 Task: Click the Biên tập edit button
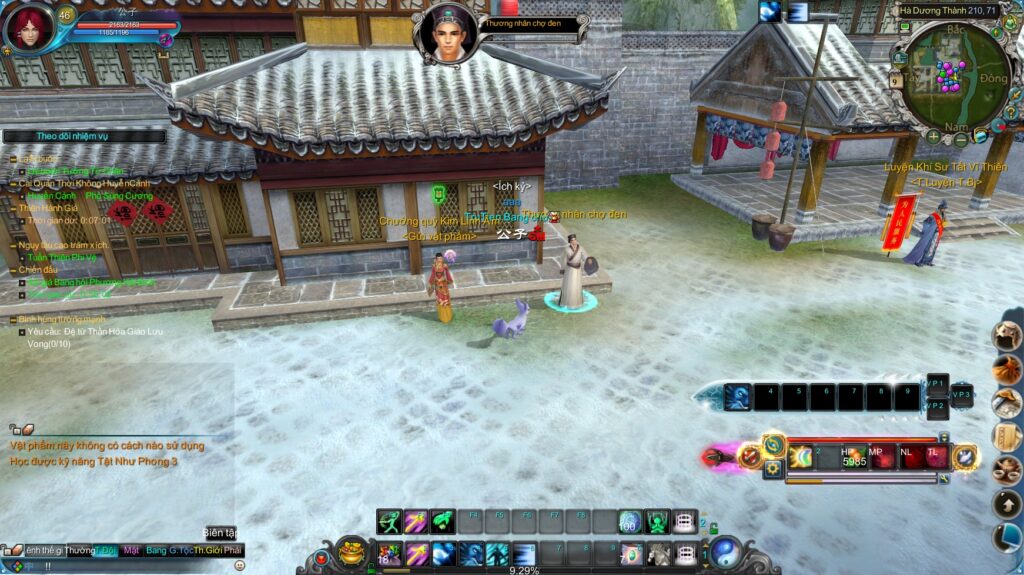tap(220, 533)
